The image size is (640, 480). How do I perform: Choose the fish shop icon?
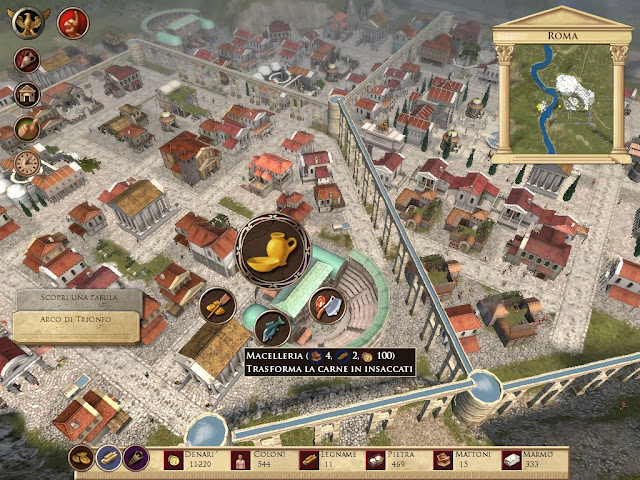pyautogui.click(x=273, y=325)
